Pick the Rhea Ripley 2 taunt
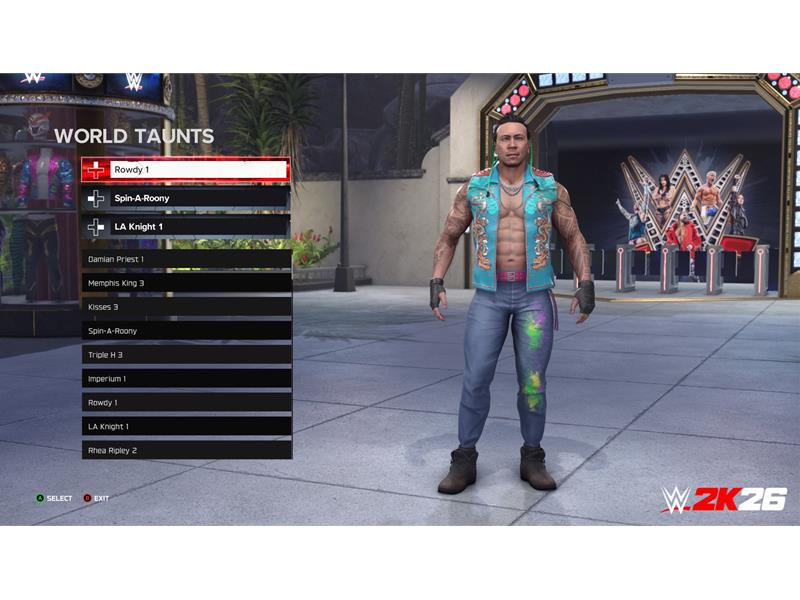The height and width of the screenshot is (600, 800). tap(186, 451)
